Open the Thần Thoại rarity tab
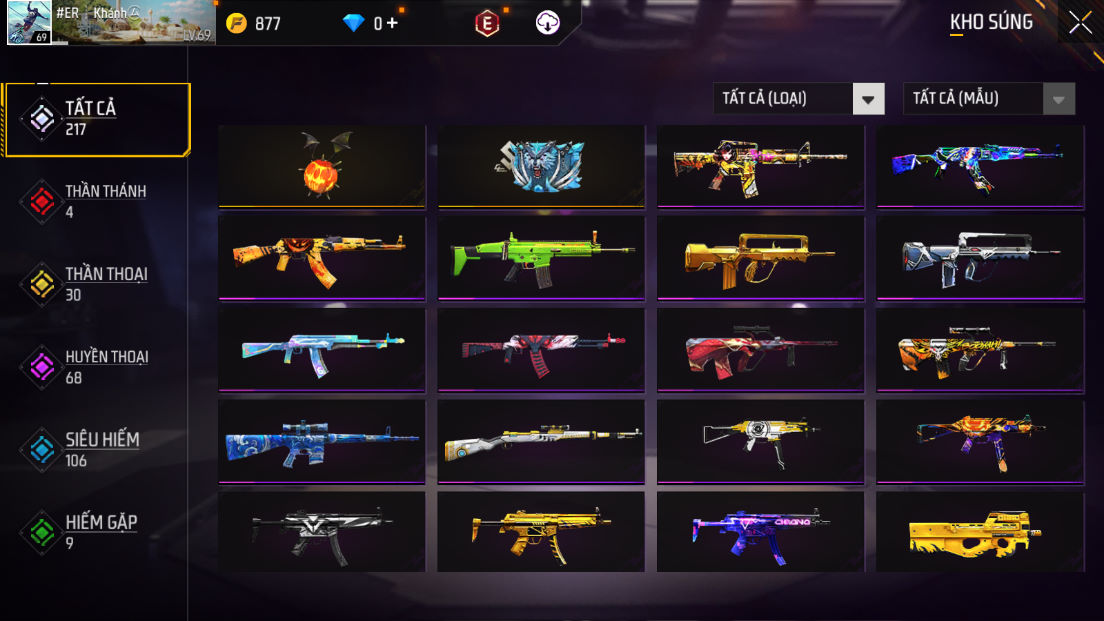 coord(96,284)
